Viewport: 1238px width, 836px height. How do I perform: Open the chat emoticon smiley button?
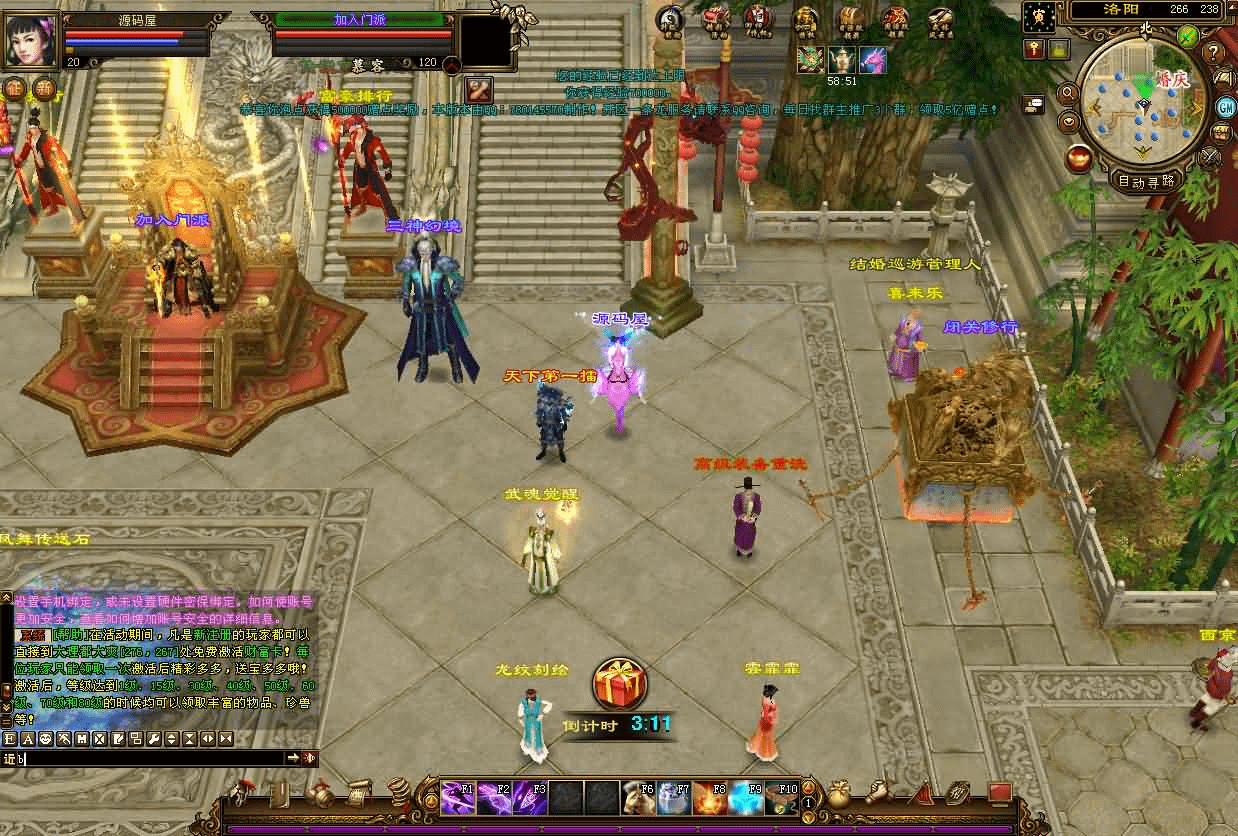pyautogui.click(x=45, y=739)
